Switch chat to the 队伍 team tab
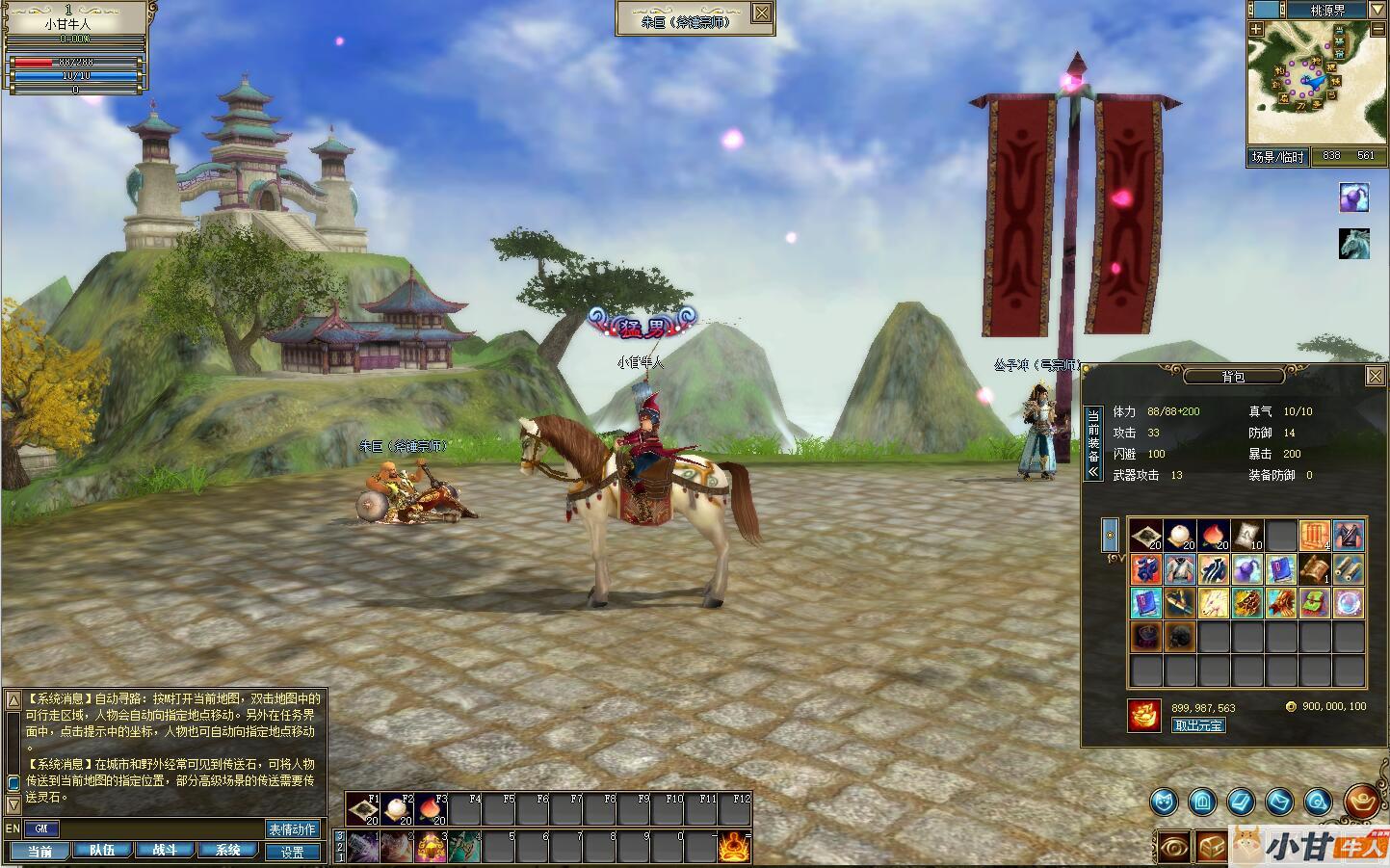This screenshot has height=868, width=1390. point(102,851)
